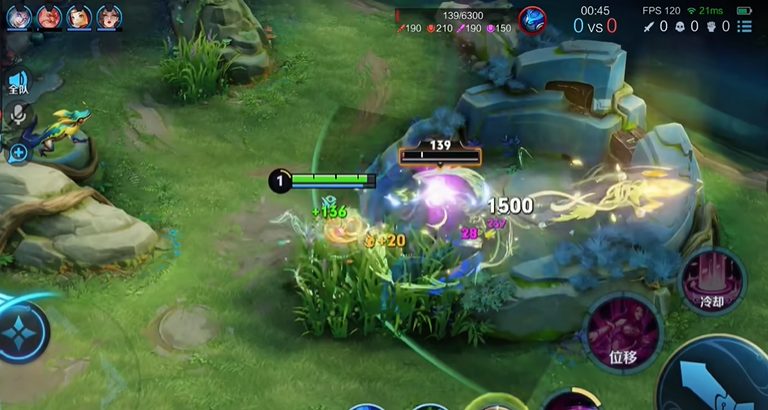Tap the 全队 team voice speaker button
The height and width of the screenshot is (410, 768).
tap(17, 83)
